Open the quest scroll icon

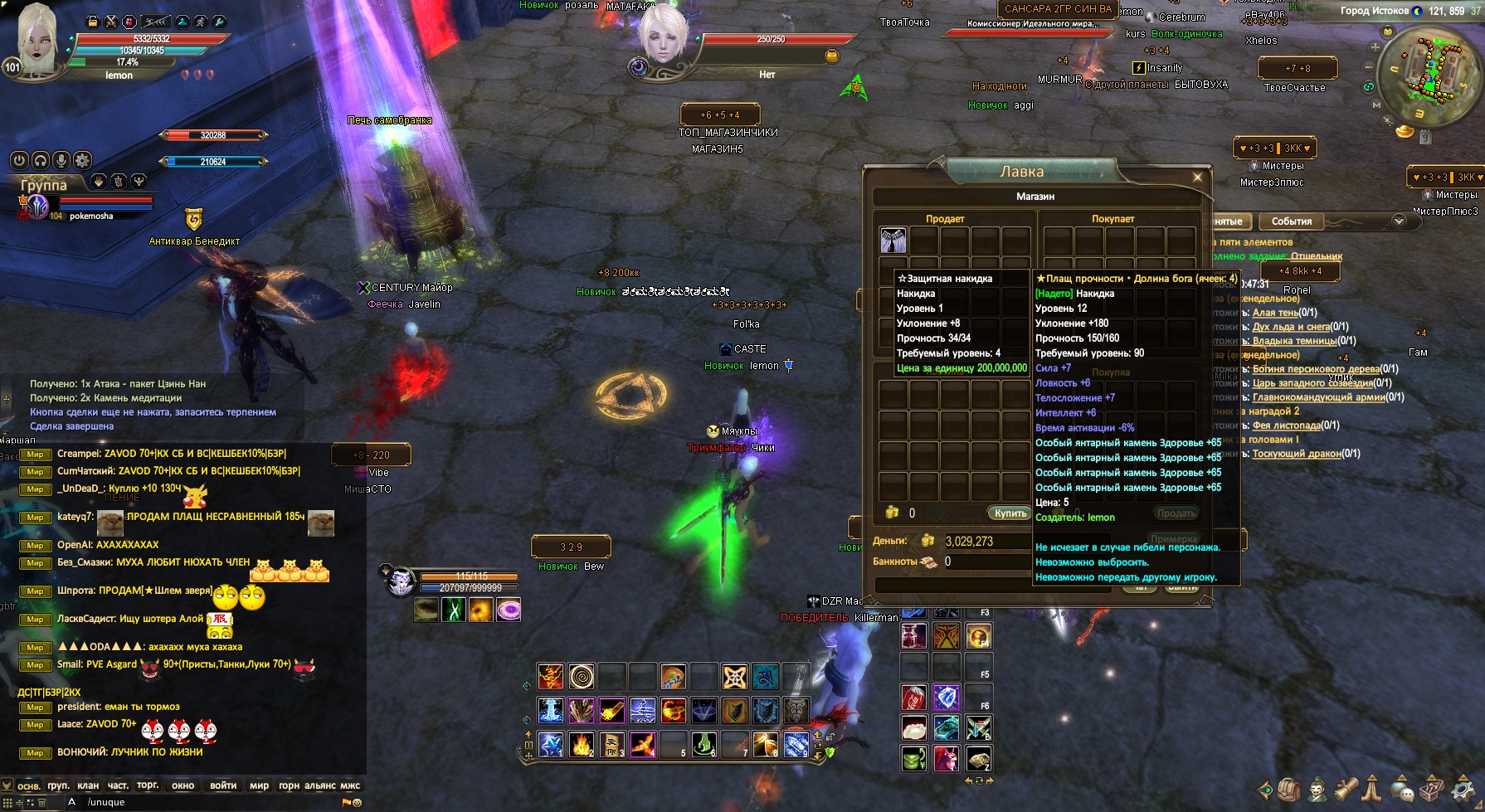tap(1346, 789)
